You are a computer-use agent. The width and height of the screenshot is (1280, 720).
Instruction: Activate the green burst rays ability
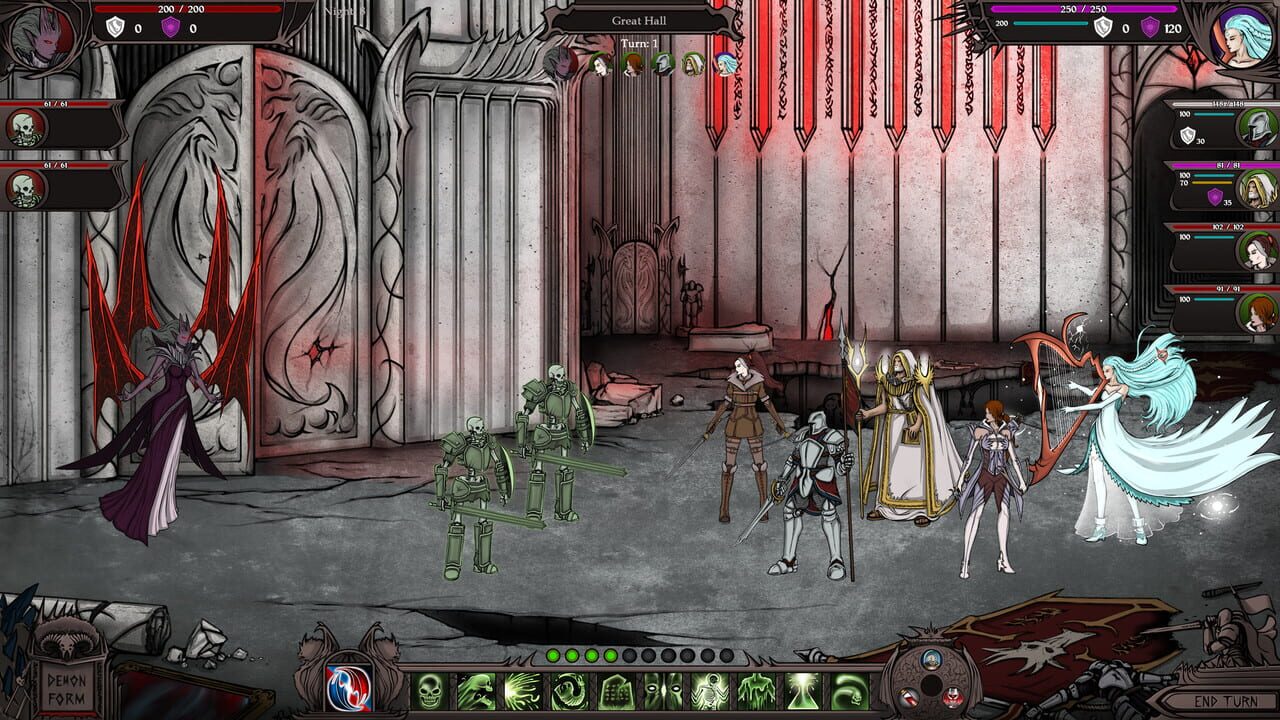pos(523,691)
